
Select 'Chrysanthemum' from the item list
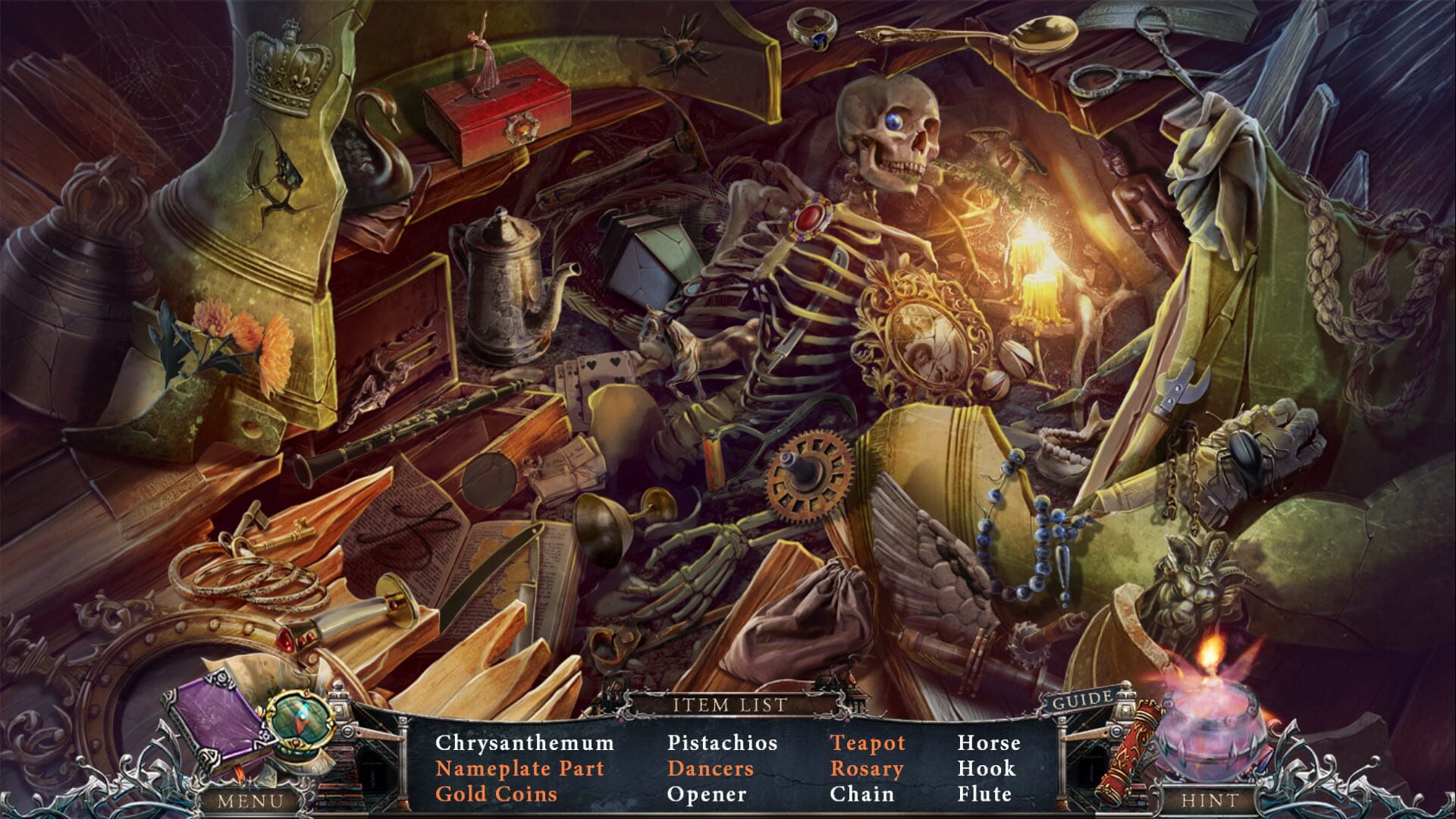point(525,744)
